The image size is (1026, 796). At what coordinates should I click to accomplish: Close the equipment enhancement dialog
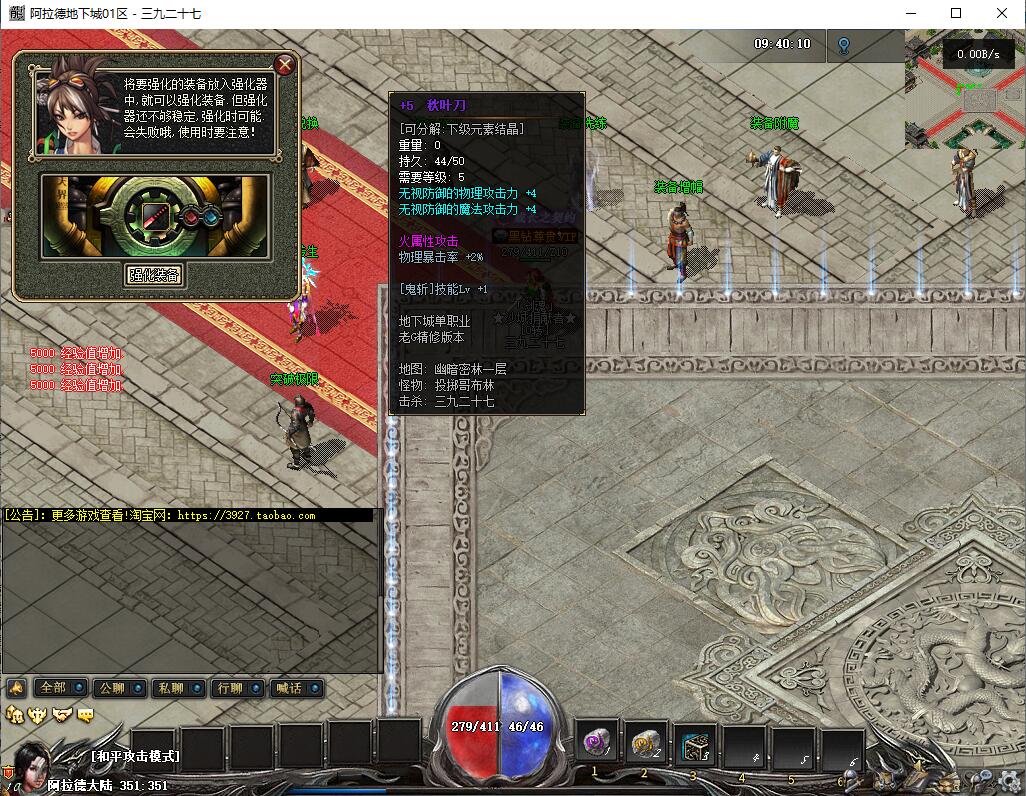point(285,66)
